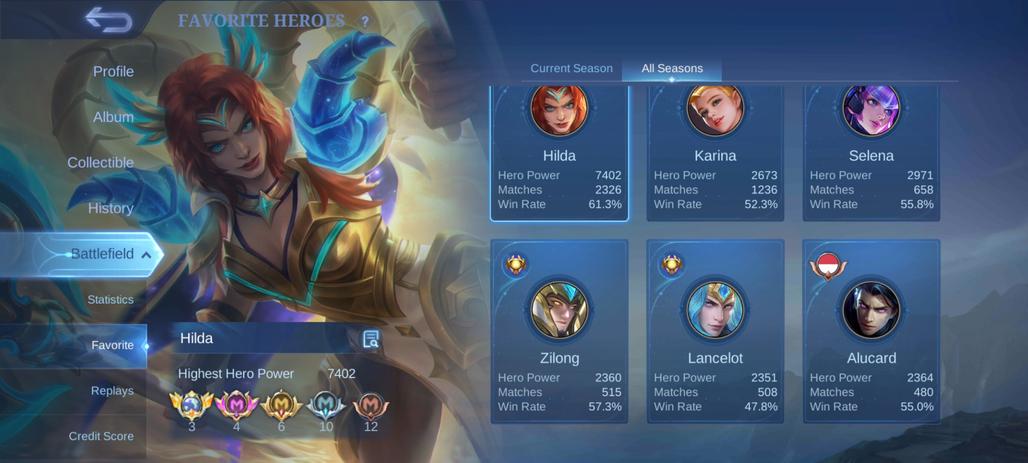Select the Karina hero card
The image size is (1028, 463).
[715, 153]
